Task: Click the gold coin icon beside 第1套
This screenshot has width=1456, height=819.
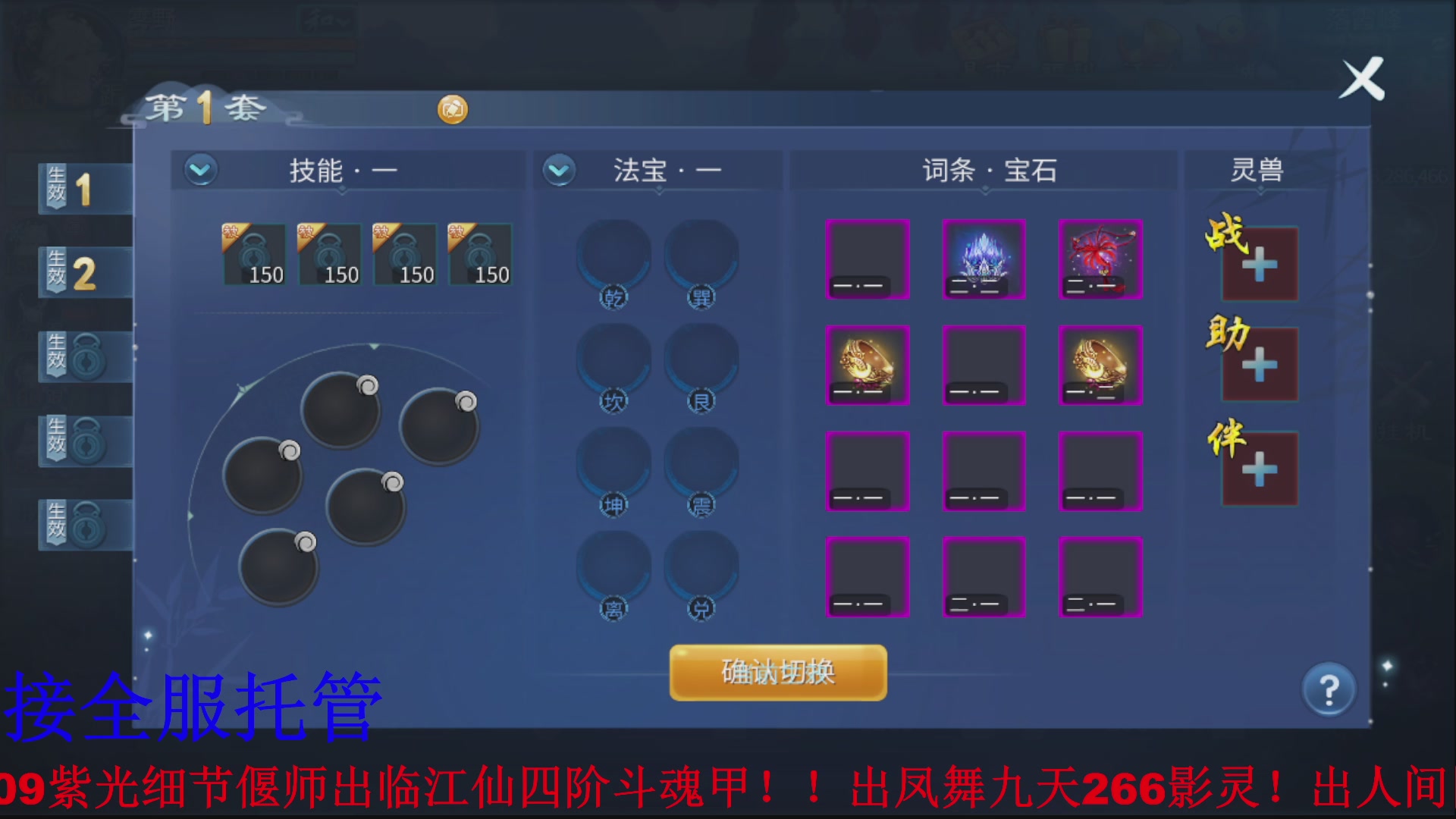Action: [x=452, y=109]
